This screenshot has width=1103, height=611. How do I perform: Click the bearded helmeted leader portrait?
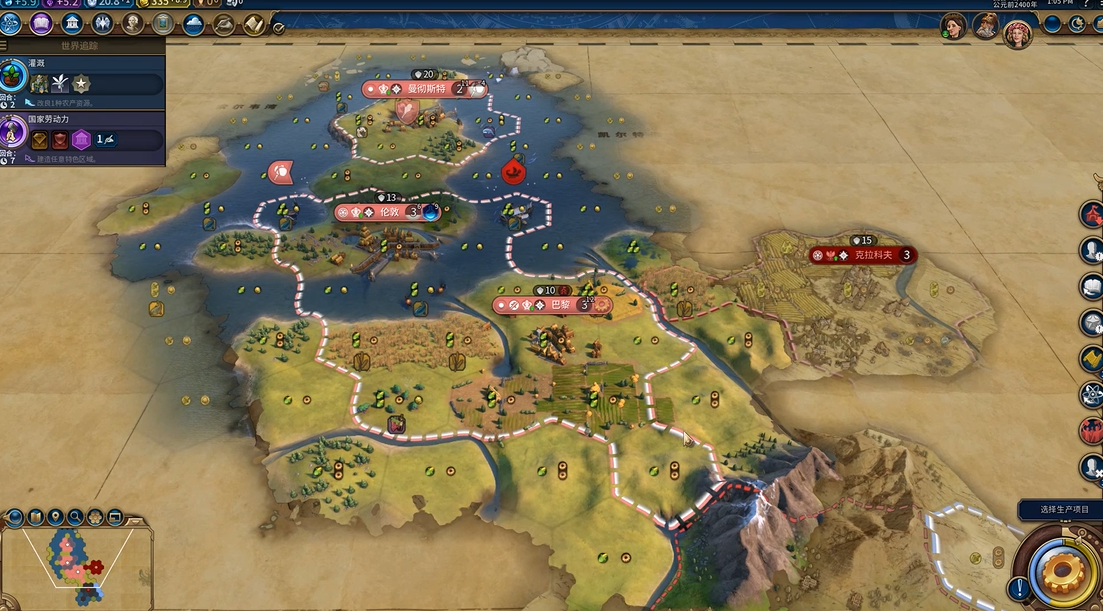(985, 26)
